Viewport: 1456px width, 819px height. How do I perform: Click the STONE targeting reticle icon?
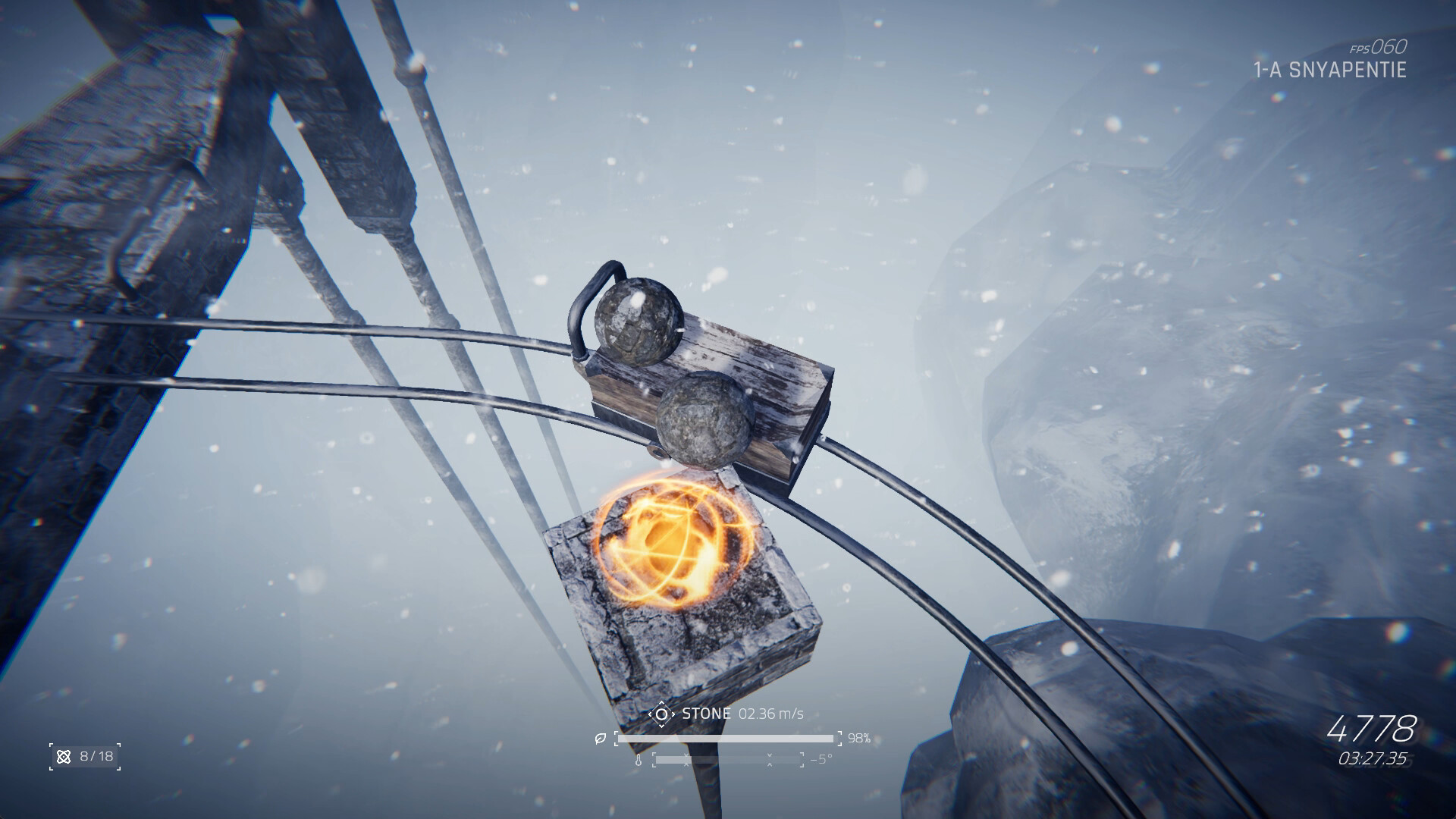(661, 713)
